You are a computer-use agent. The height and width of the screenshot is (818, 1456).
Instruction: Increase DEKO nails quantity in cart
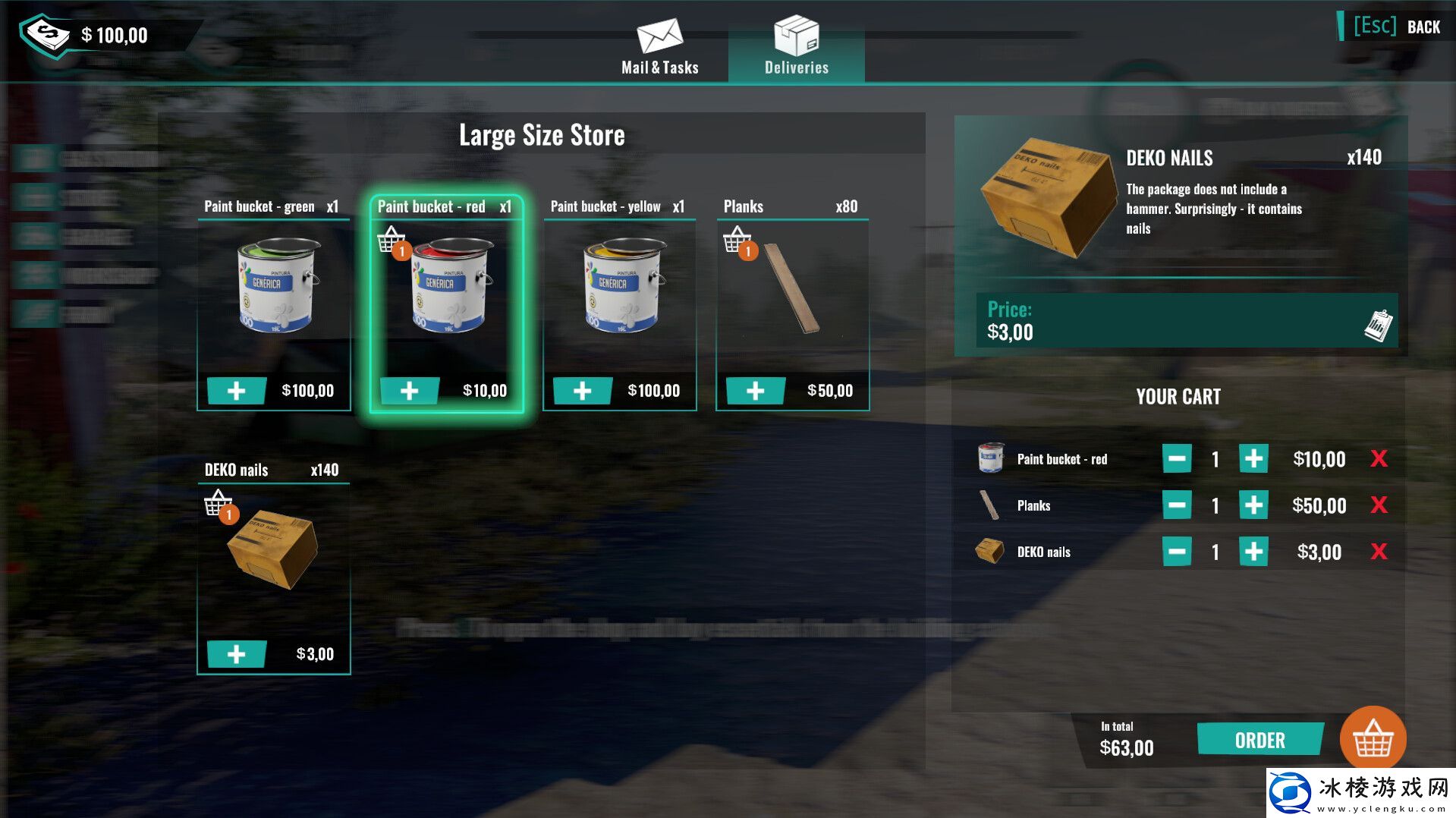(x=1253, y=552)
